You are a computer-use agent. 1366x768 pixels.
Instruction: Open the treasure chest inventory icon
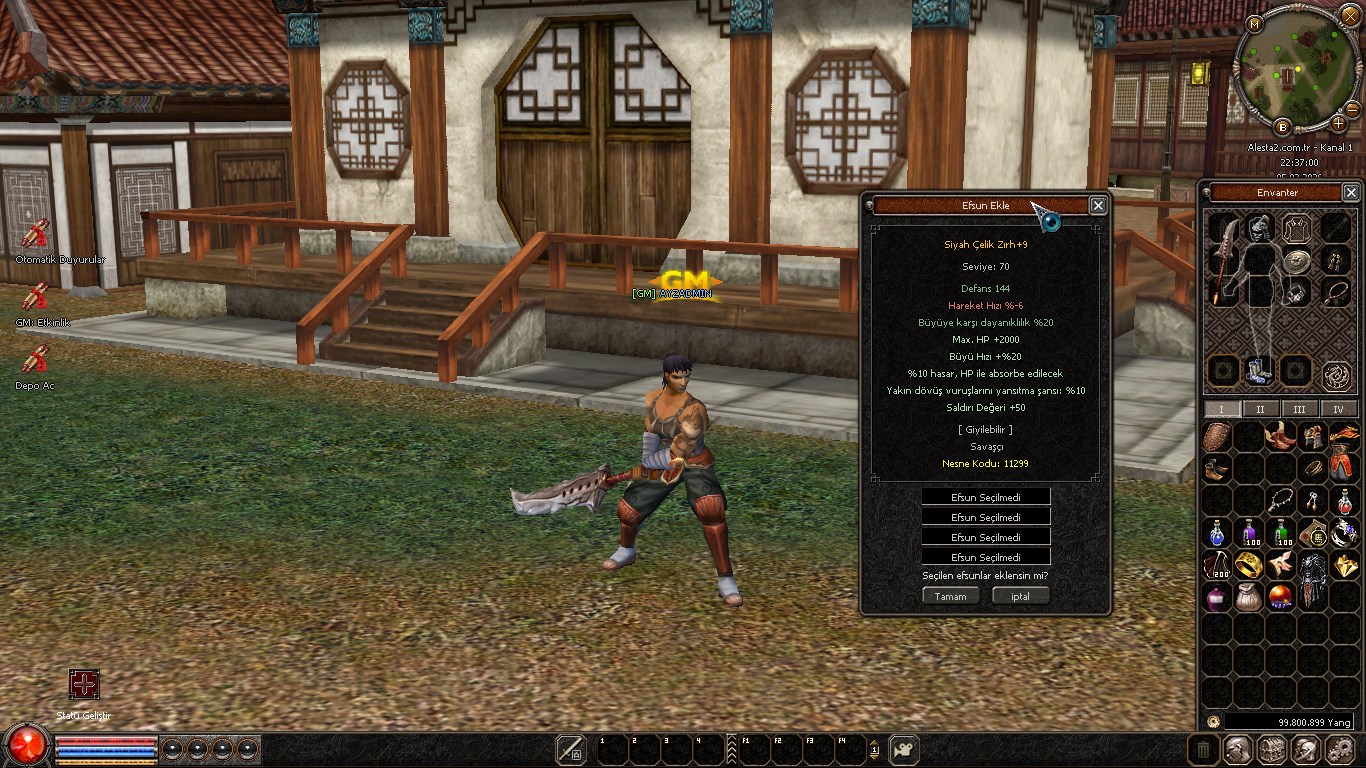pyautogui.click(x=1271, y=749)
